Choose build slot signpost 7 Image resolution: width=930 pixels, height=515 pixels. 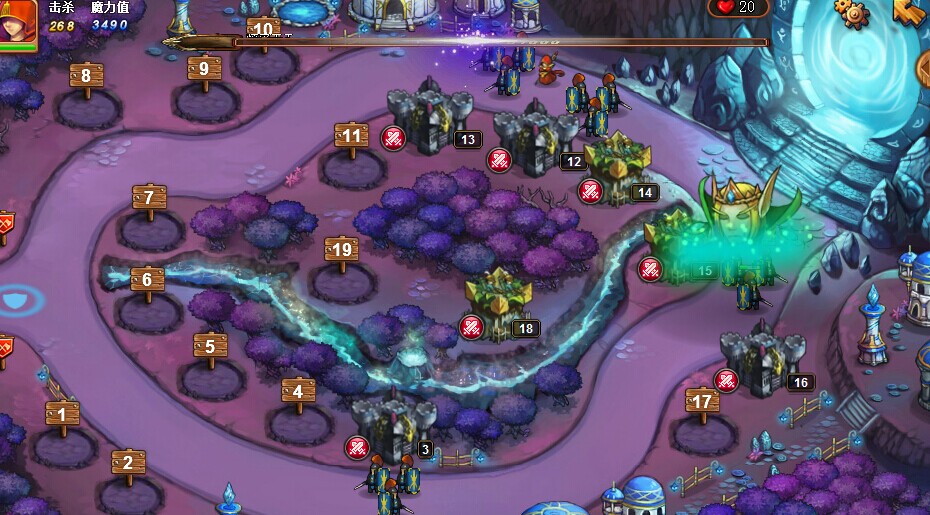149,198
